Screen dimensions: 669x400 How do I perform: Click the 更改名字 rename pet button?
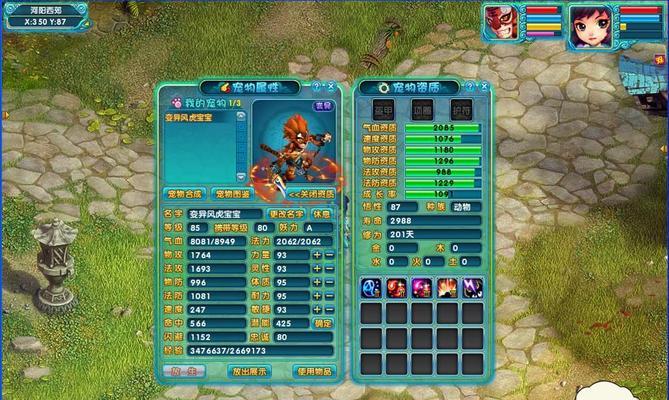pos(286,213)
